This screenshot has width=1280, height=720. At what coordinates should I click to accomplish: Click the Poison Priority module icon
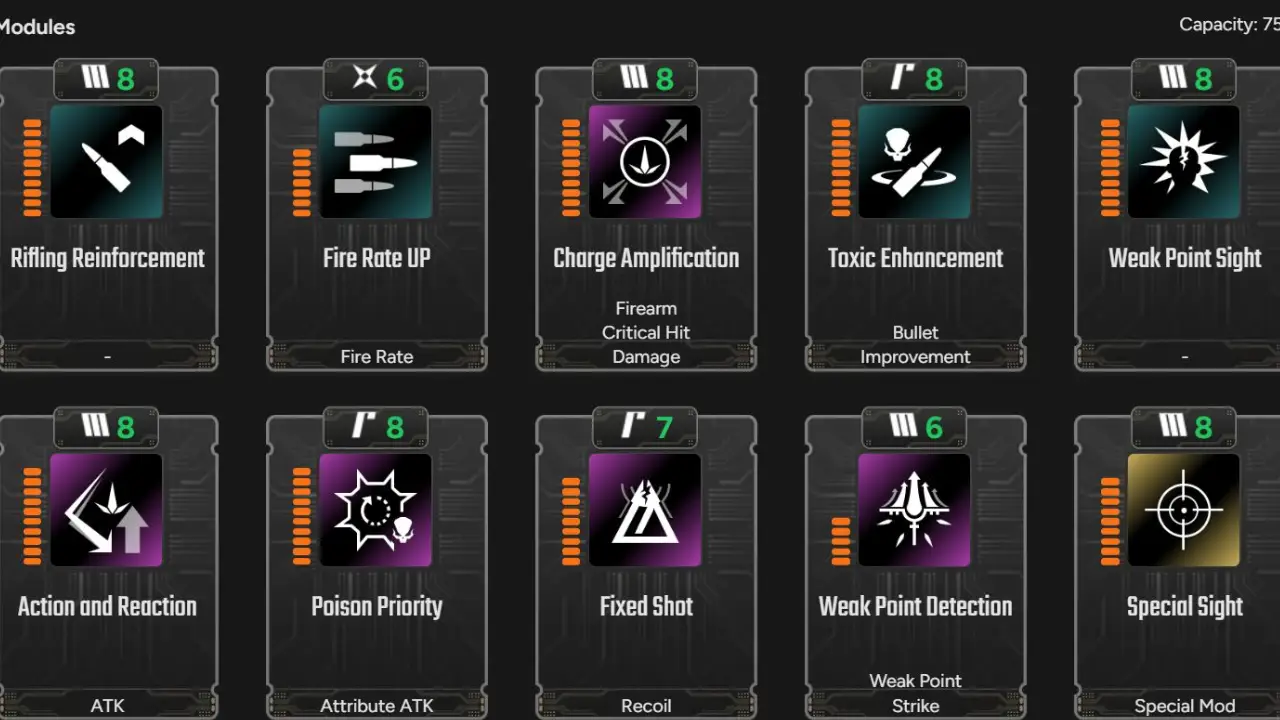coord(376,510)
